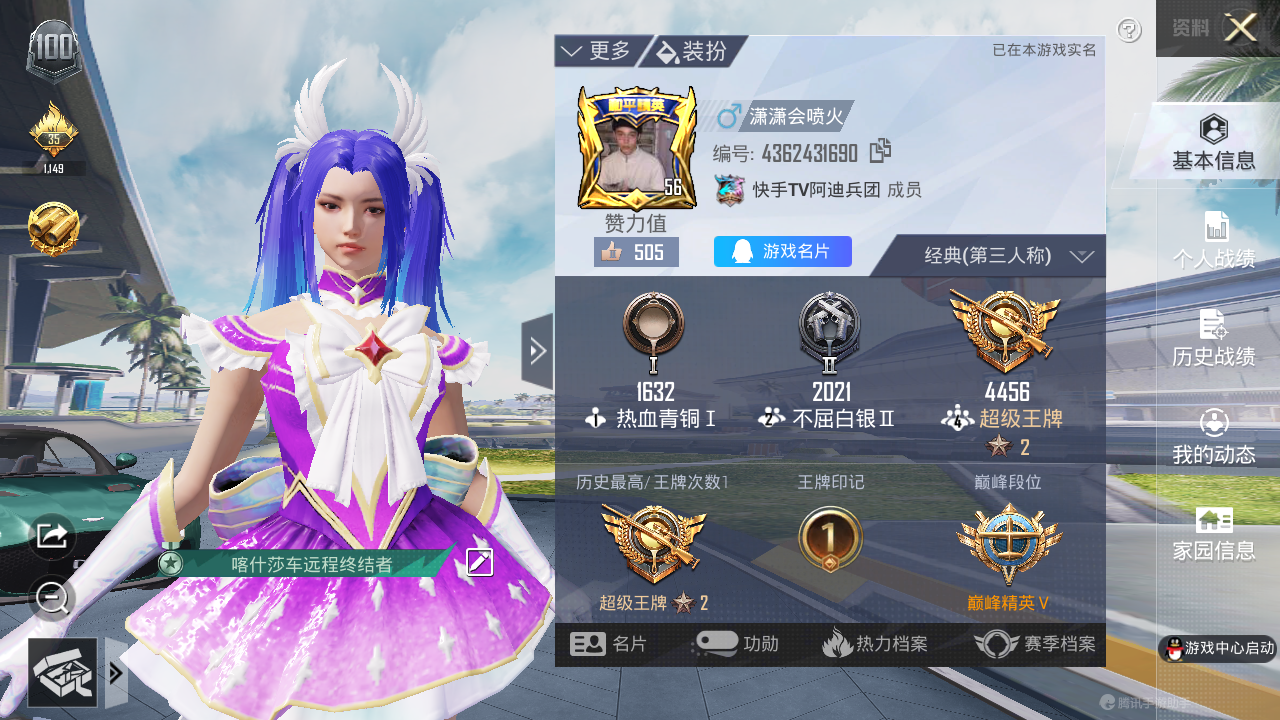1280x720 pixels.
Task: Open the 赛季档案 tab
Action: click(1035, 645)
